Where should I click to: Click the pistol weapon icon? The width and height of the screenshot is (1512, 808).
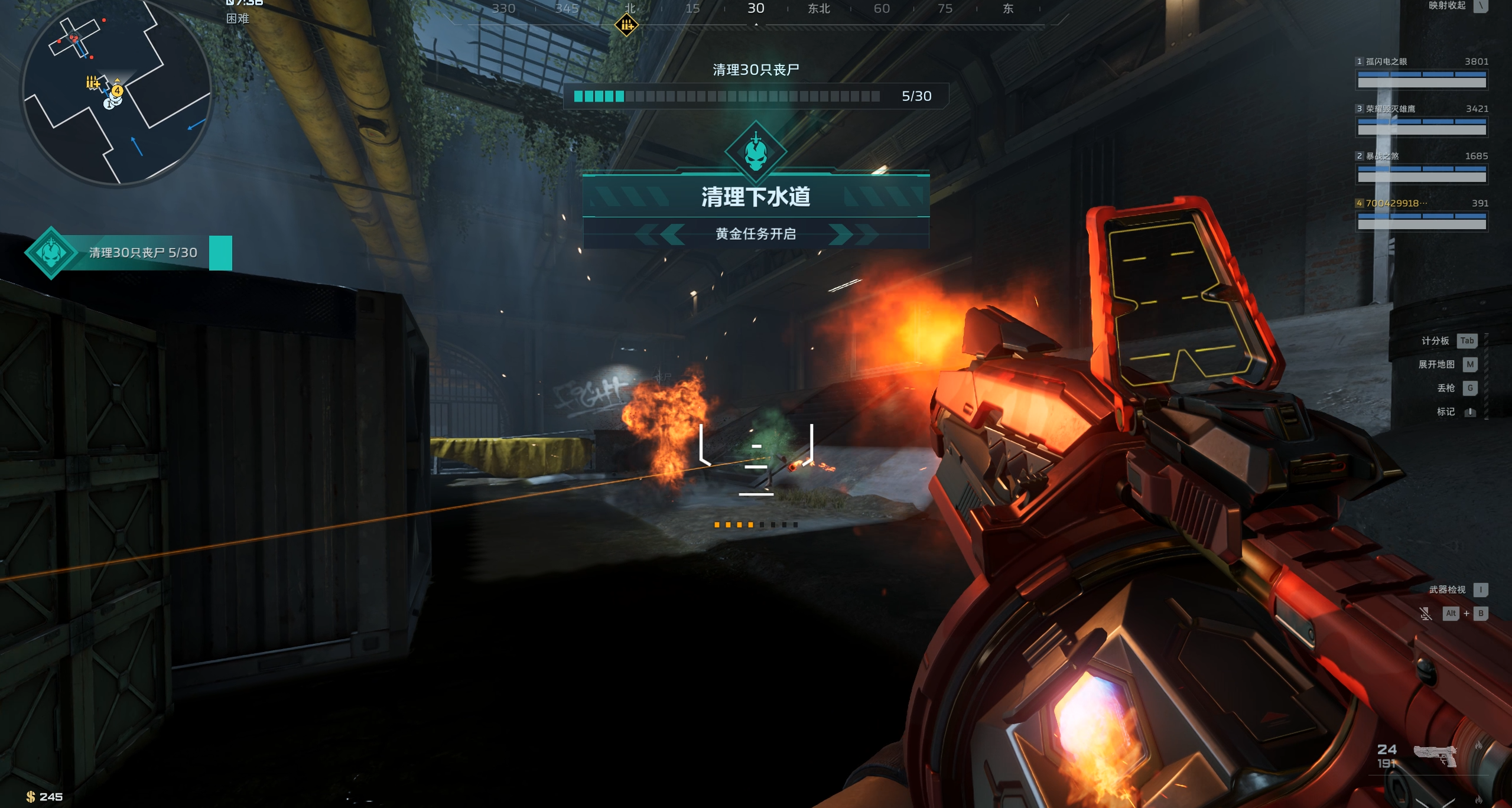1435,755
